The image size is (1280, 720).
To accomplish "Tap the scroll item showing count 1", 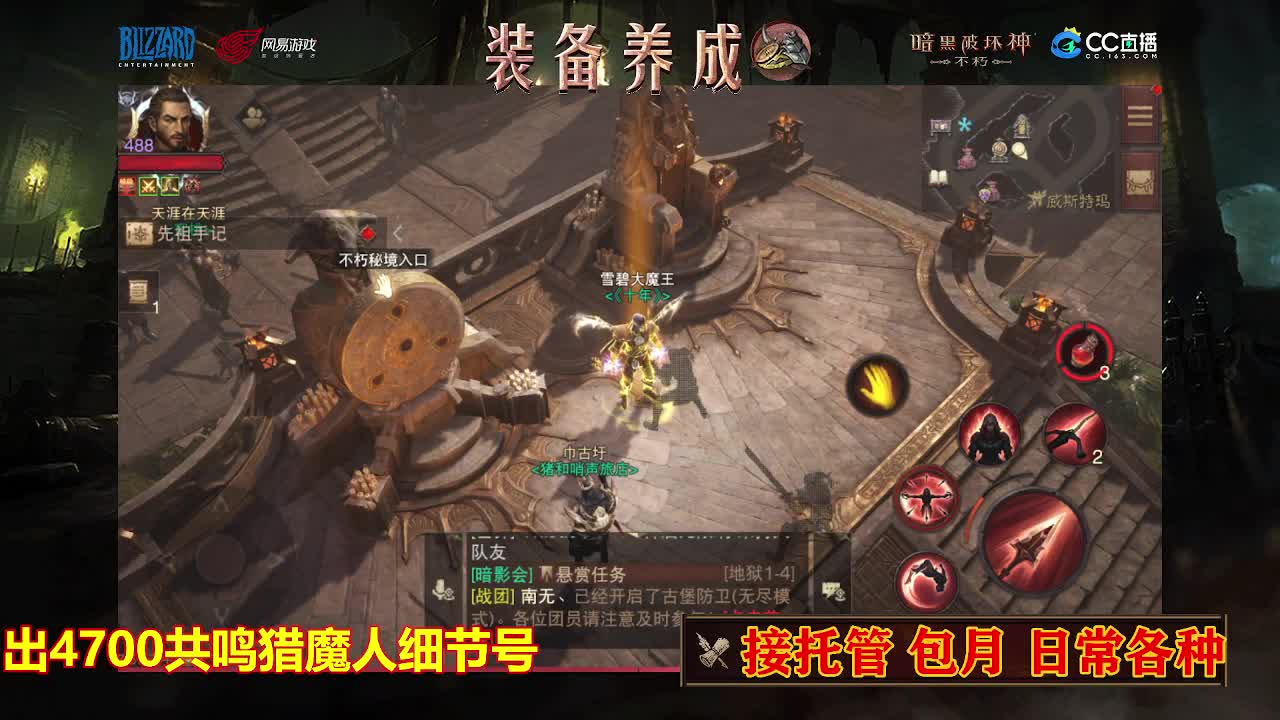I will pyautogui.click(x=138, y=291).
